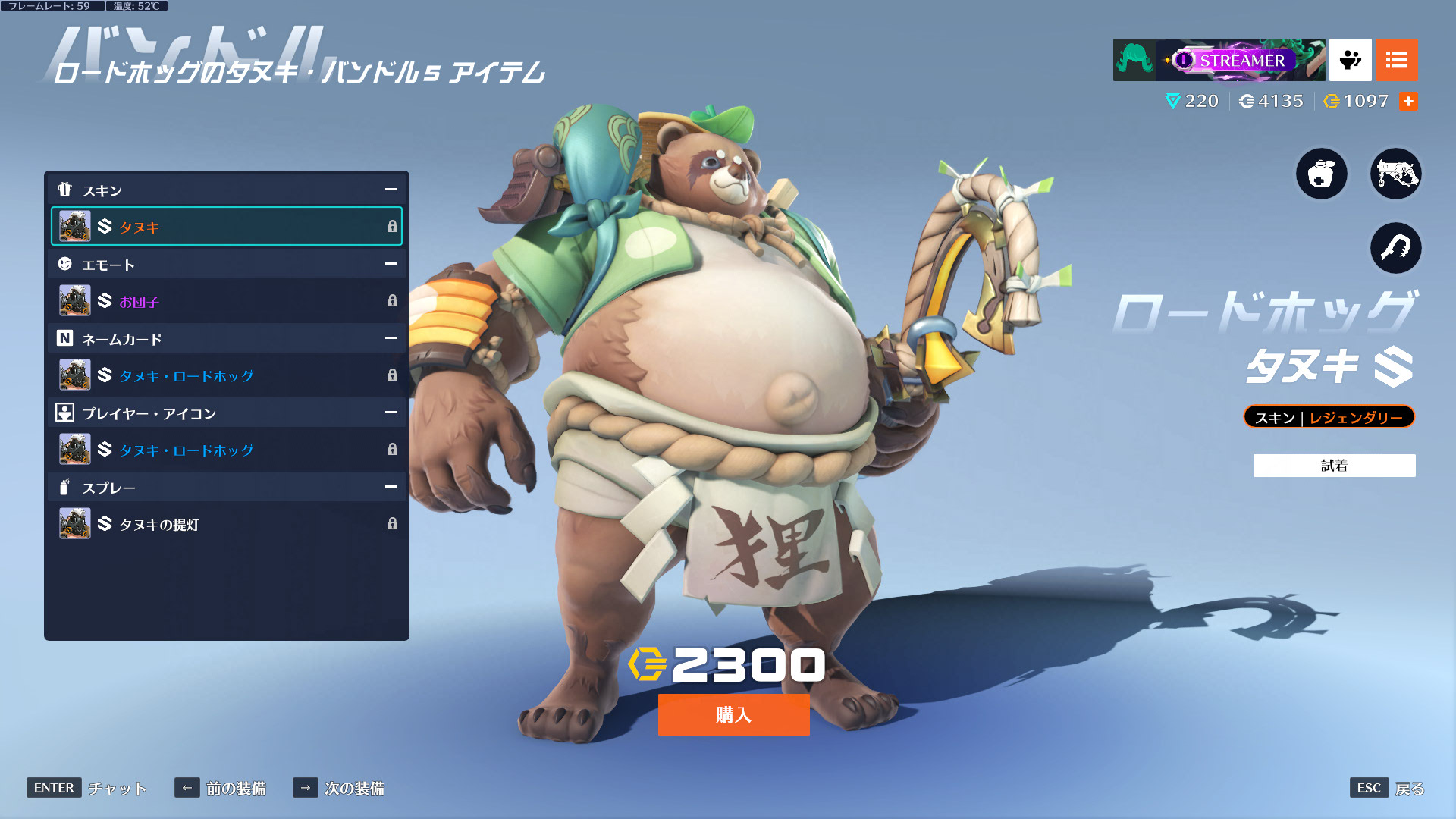The width and height of the screenshot is (1456, 819).
Task: Collapse the エモート category header
Action: (391, 264)
